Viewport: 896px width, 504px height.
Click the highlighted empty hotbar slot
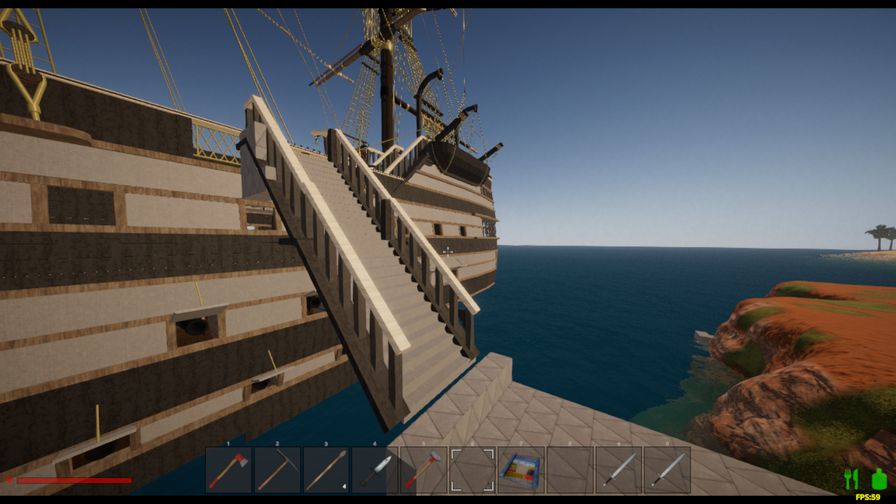point(472,469)
